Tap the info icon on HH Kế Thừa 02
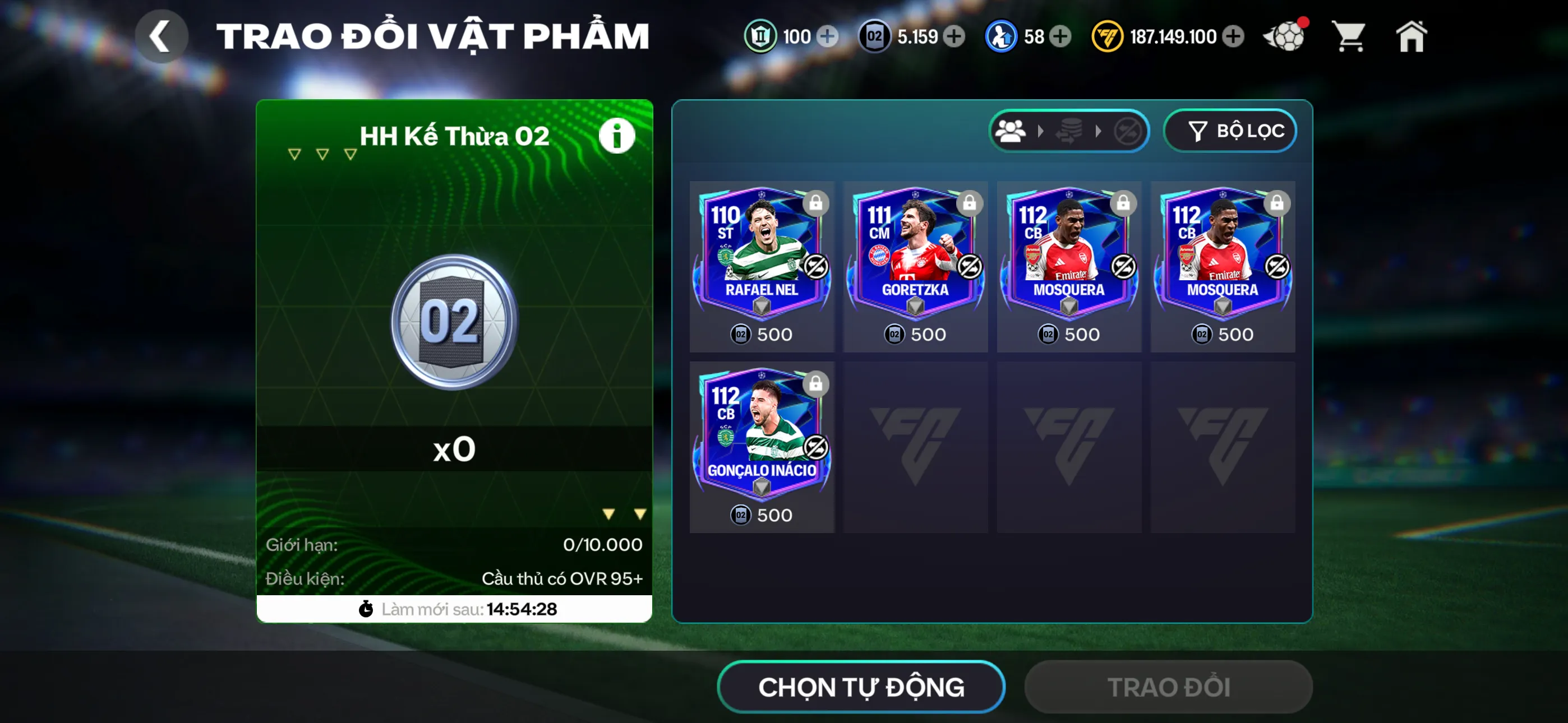 click(x=617, y=135)
